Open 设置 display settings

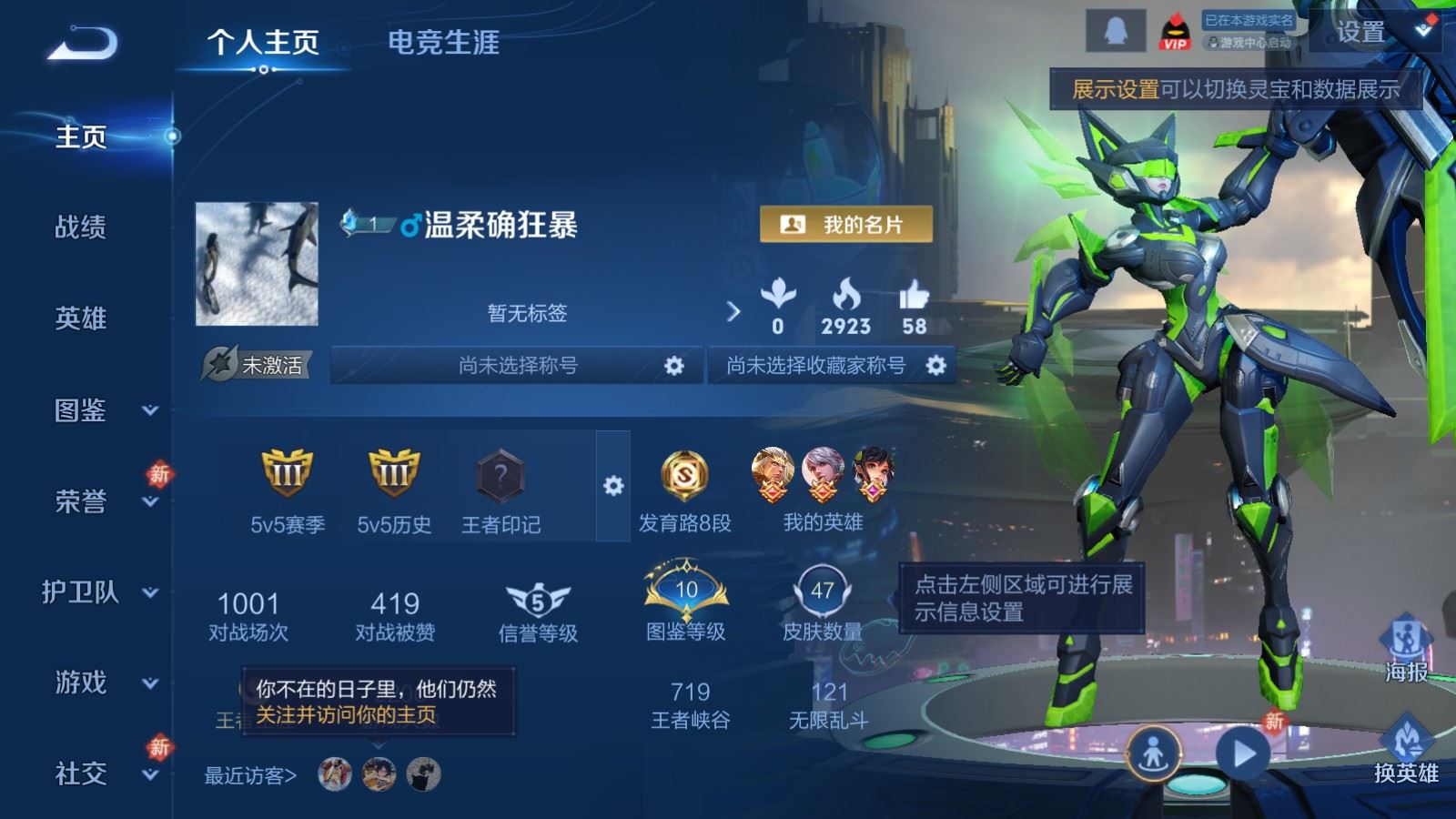point(1361,33)
